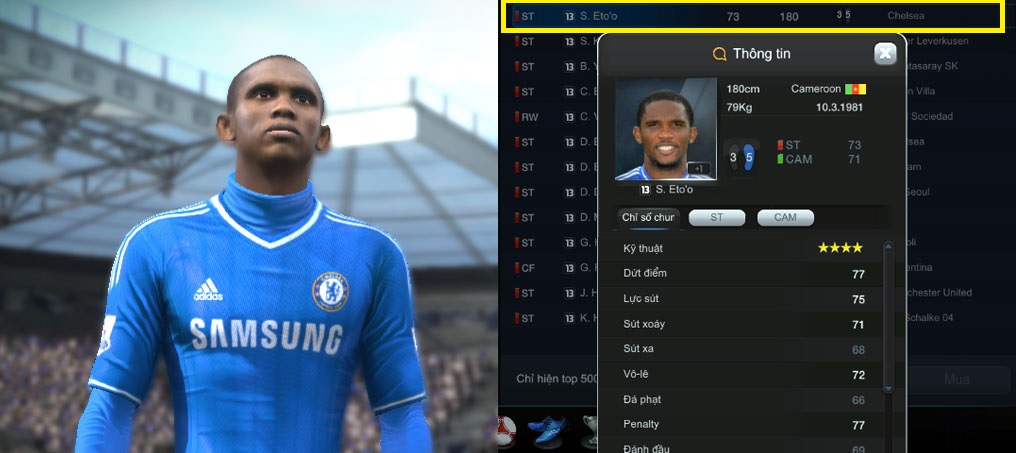Viewport: 1016px width, 453px height.
Task: Click the S. Eto'o portrait photo
Action: (654, 130)
